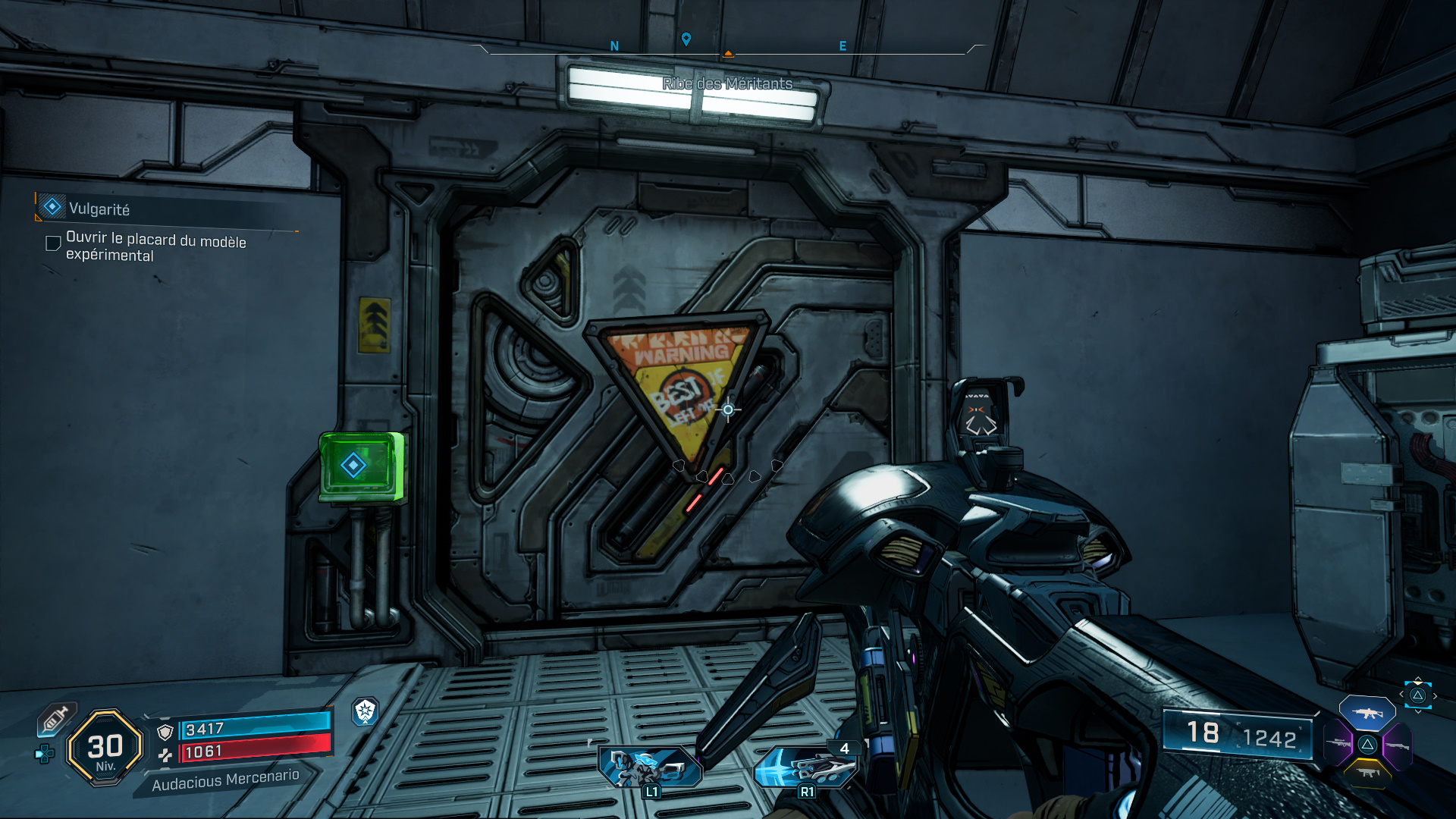Select the sniper rifle weapon wheel slot
The width and height of the screenshot is (1456, 819).
tap(1338, 743)
